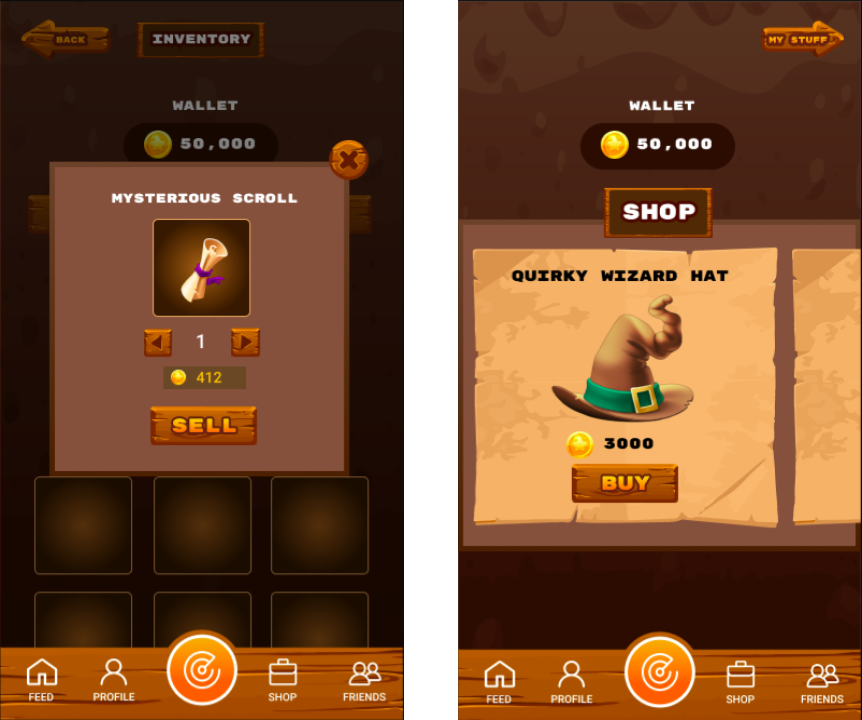Open Feed on the Shop screen's nav bar
862x720 pixels.
[x=498, y=681]
